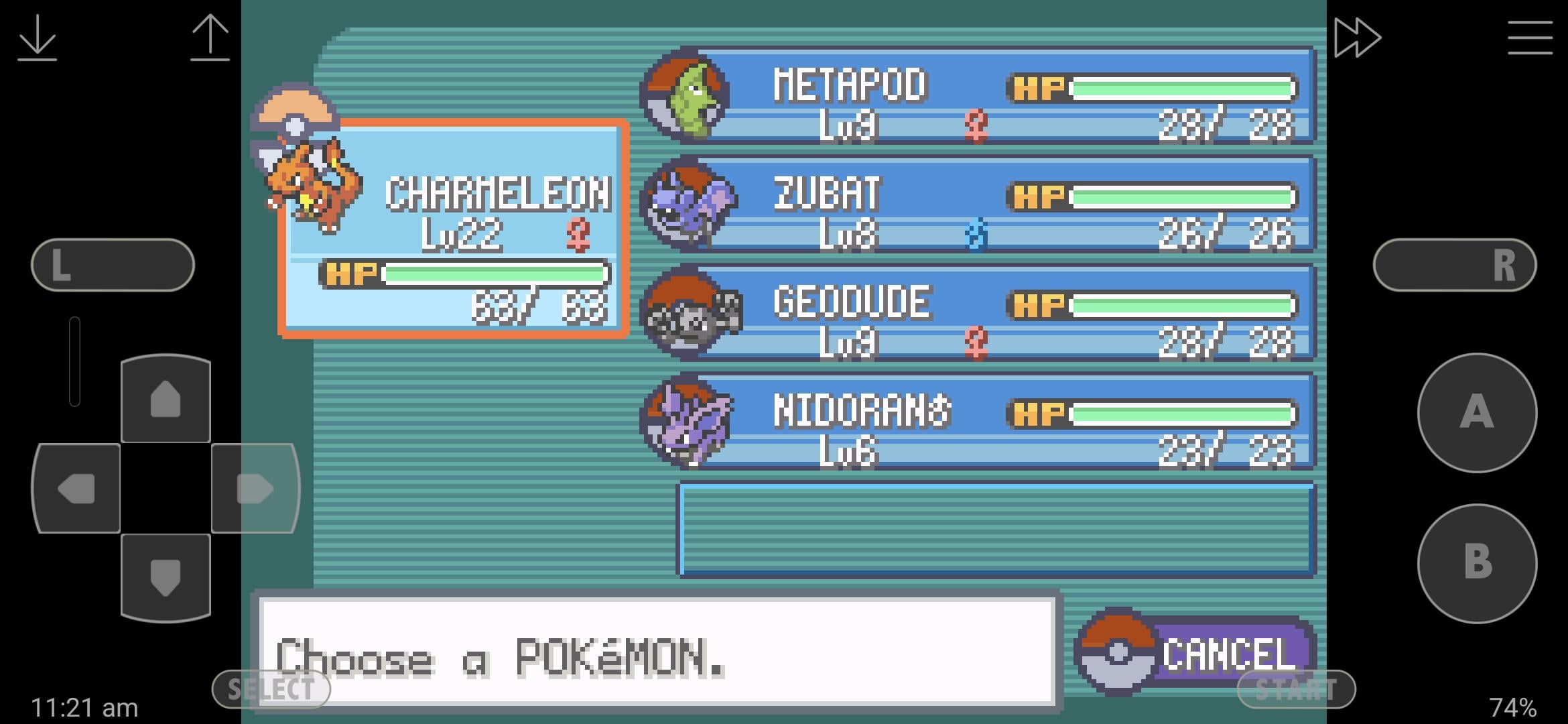The width and height of the screenshot is (1568, 724).
Task: Select Charmeleon in the party
Action: [454, 228]
